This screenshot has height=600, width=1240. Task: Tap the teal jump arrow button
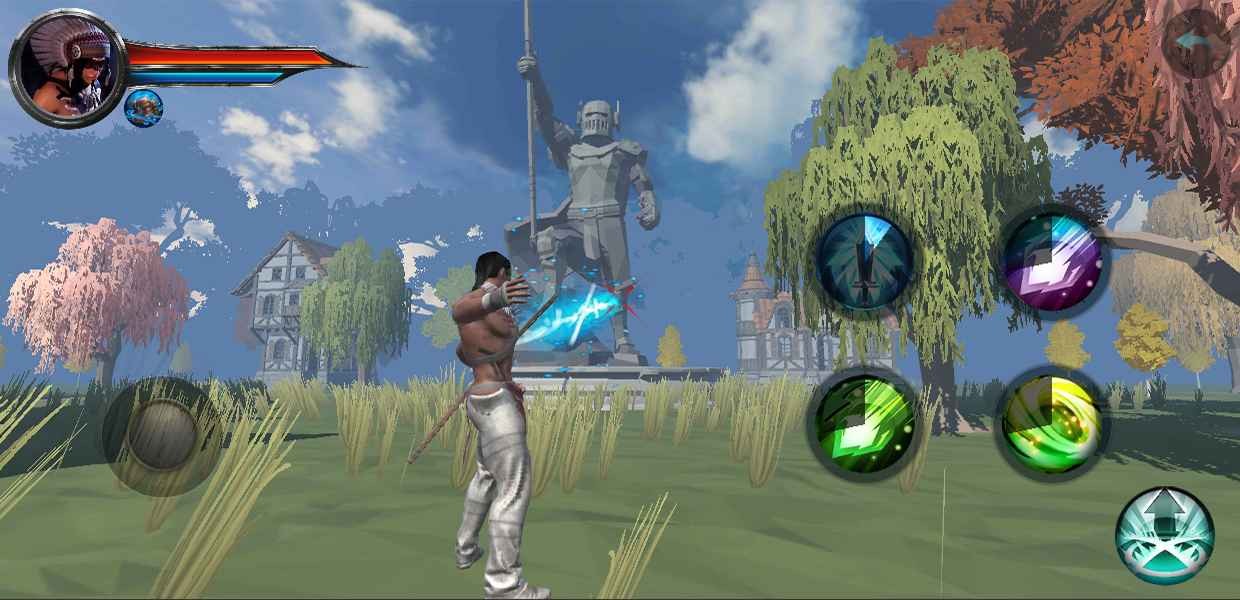click(1164, 535)
